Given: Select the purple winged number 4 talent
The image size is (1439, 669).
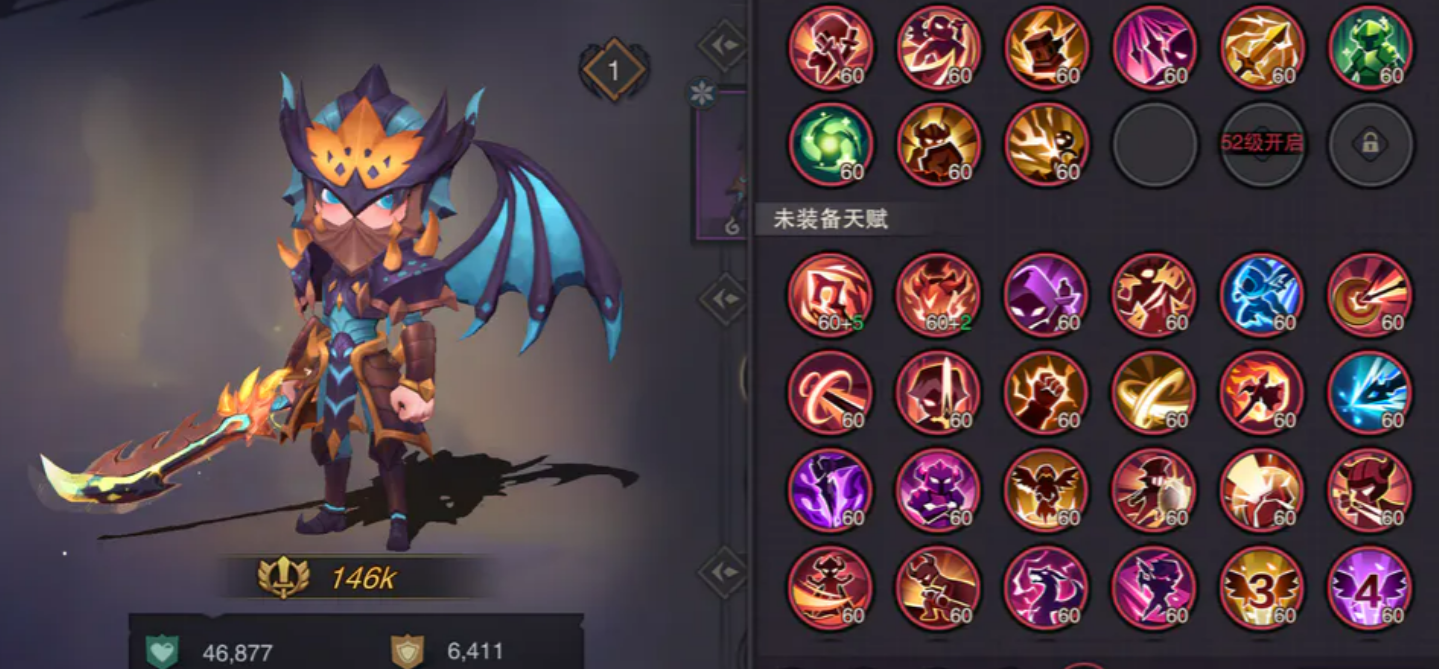Looking at the screenshot, I should click(x=1370, y=587).
